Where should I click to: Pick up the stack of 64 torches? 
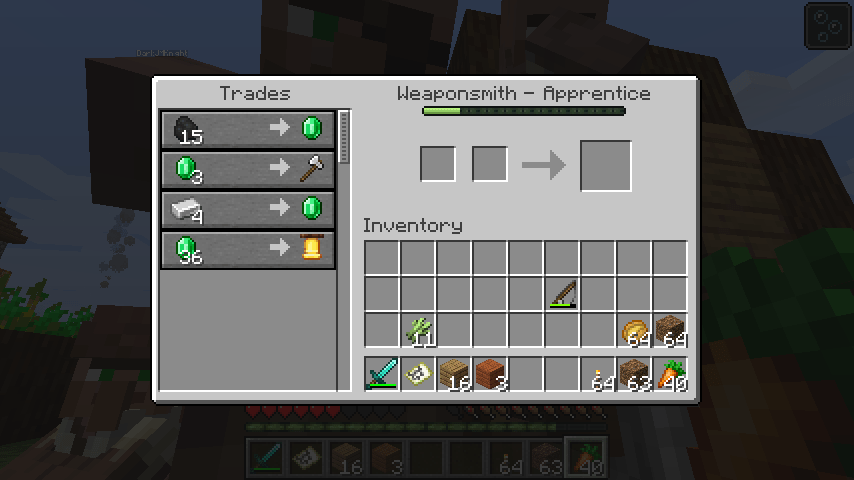coord(598,374)
